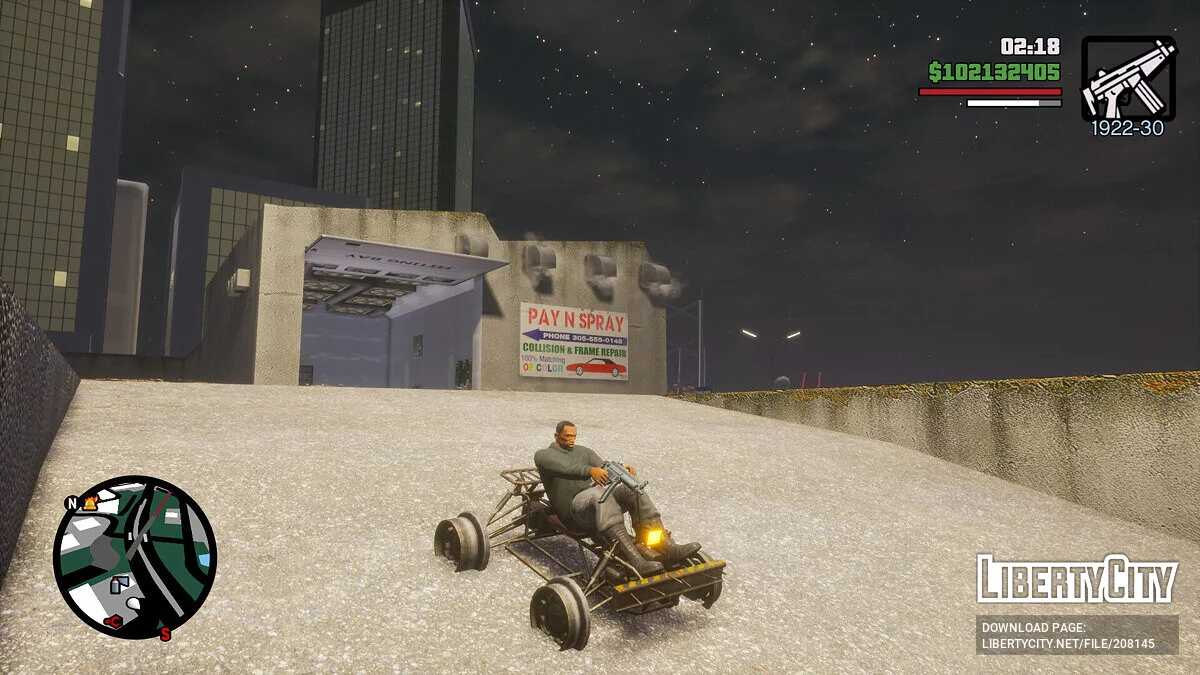Open the LibertyCity watermark logo
The width and height of the screenshot is (1200, 675).
pos(1076,579)
